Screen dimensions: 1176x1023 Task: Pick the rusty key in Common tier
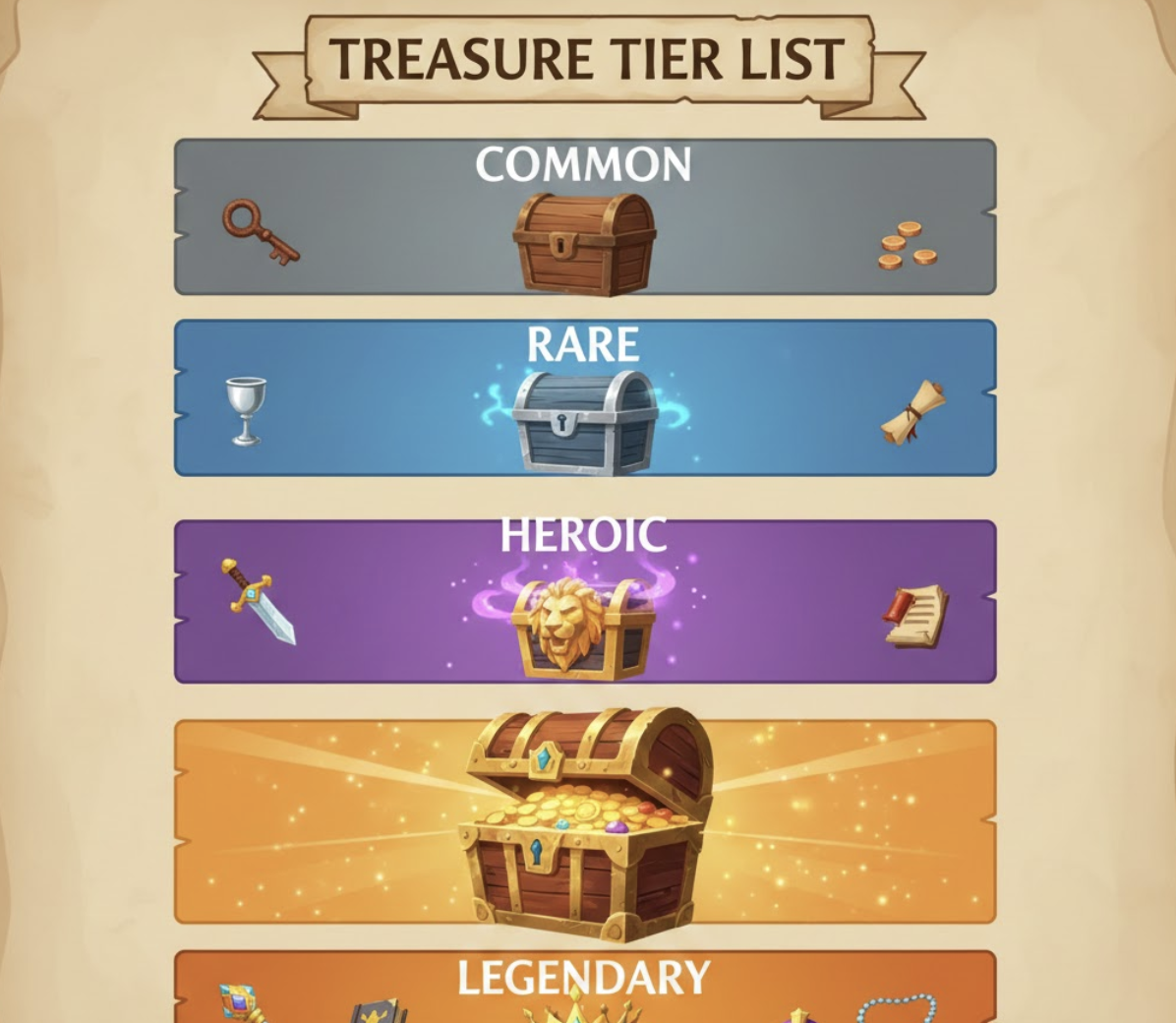259,230
